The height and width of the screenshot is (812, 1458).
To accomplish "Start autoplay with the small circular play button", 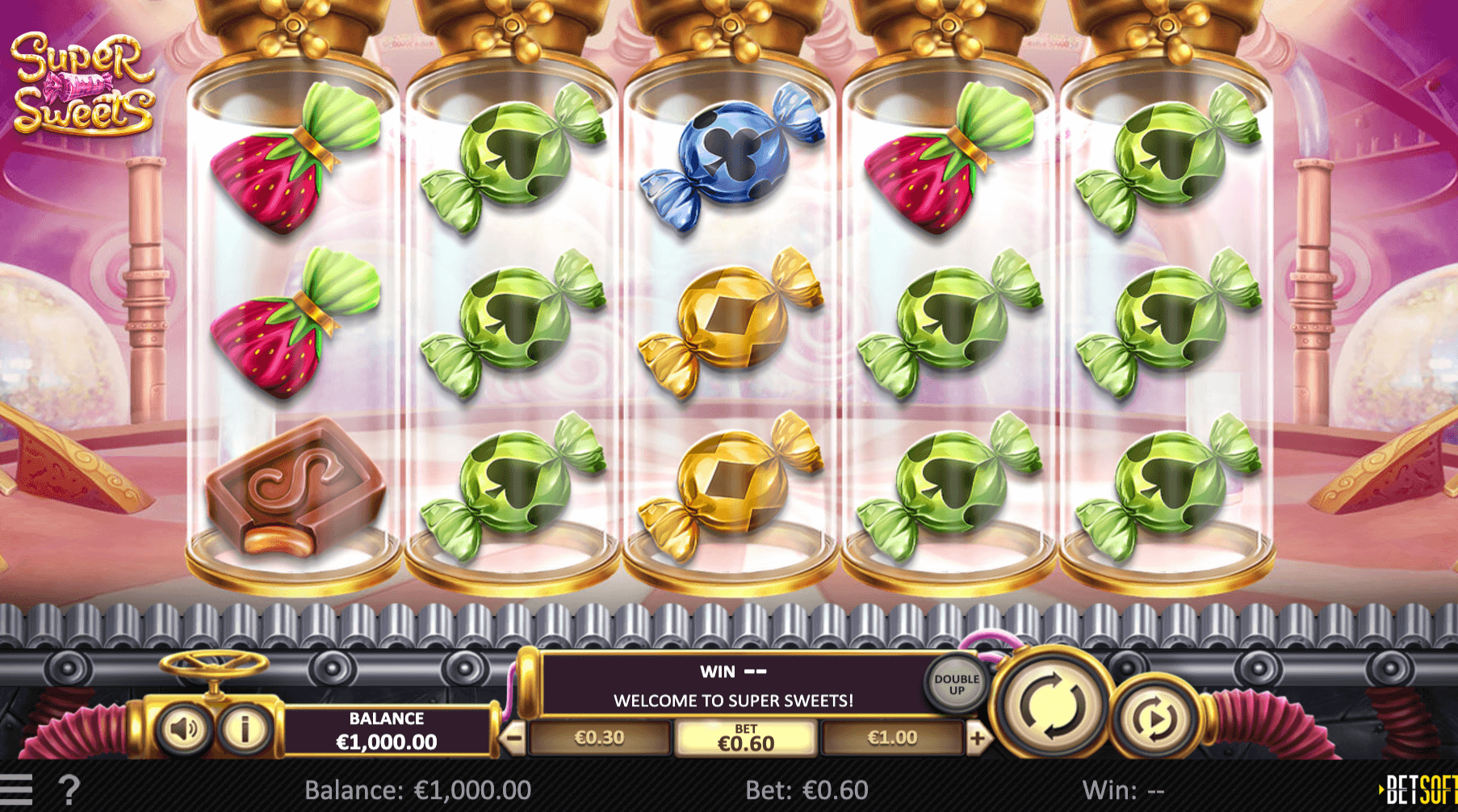I will [1154, 718].
